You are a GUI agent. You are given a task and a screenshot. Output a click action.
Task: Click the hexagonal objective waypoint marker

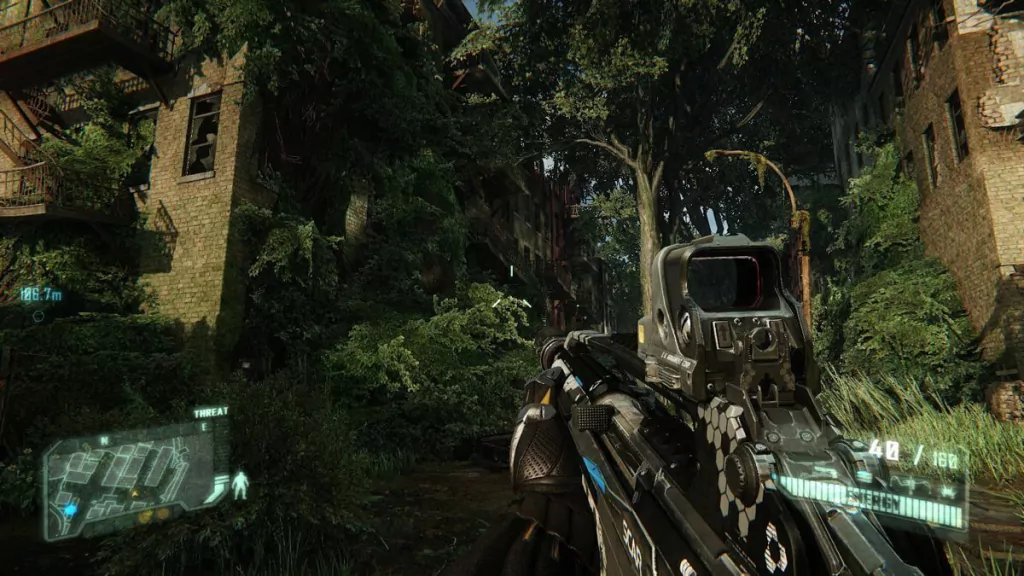(39, 316)
